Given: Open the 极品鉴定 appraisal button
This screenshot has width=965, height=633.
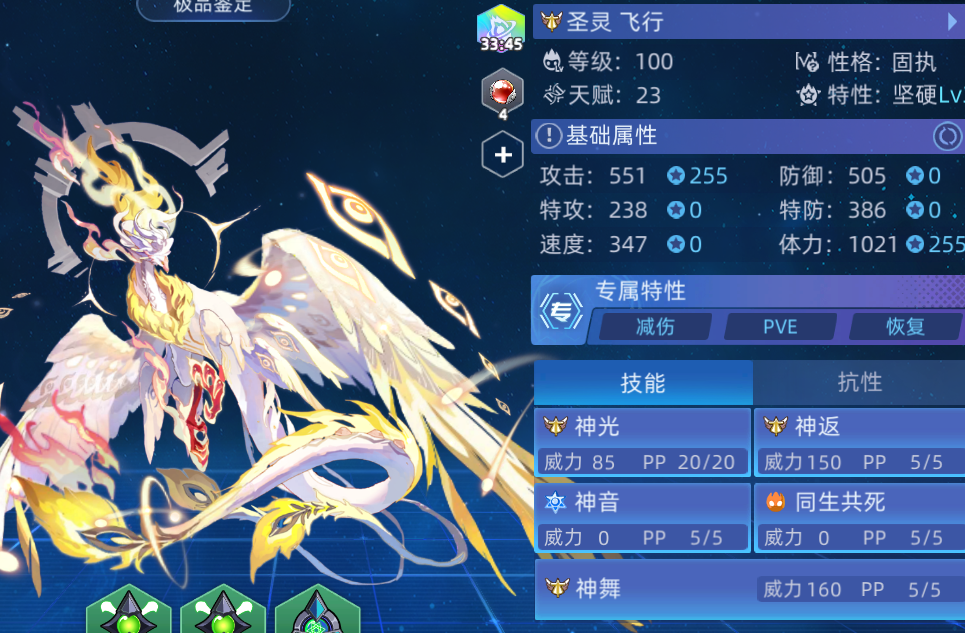Looking at the screenshot, I should [213, 8].
